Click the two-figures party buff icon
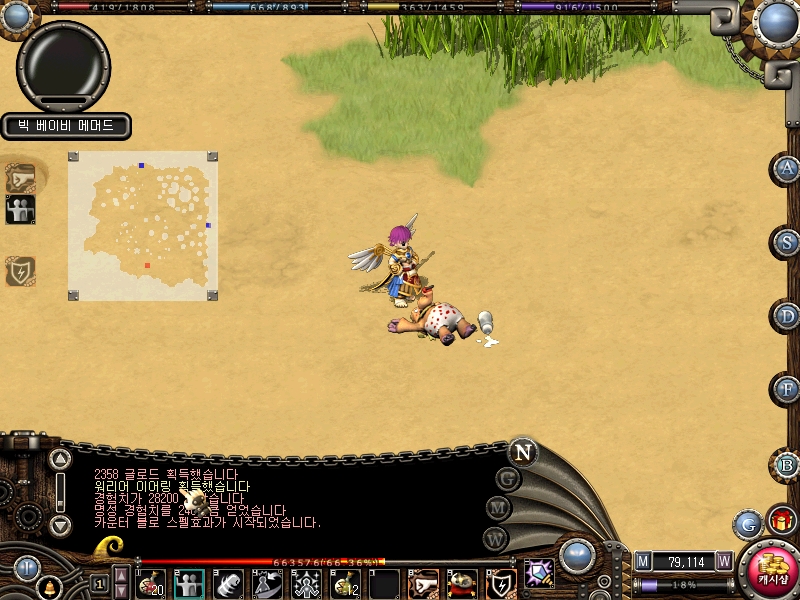This screenshot has width=800, height=600. pyautogui.click(x=20, y=210)
